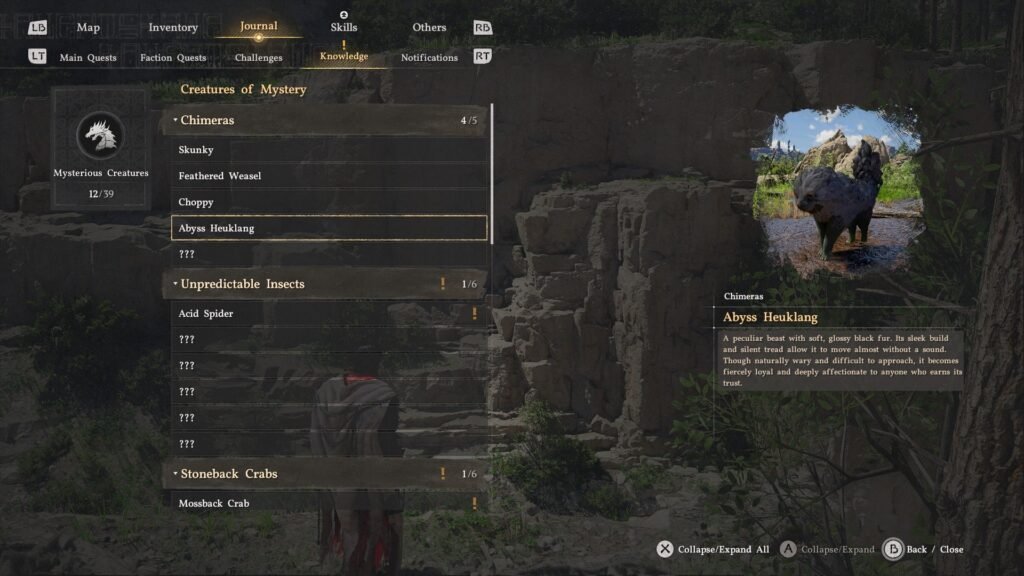Show the Main Quests section

tap(88, 58)
